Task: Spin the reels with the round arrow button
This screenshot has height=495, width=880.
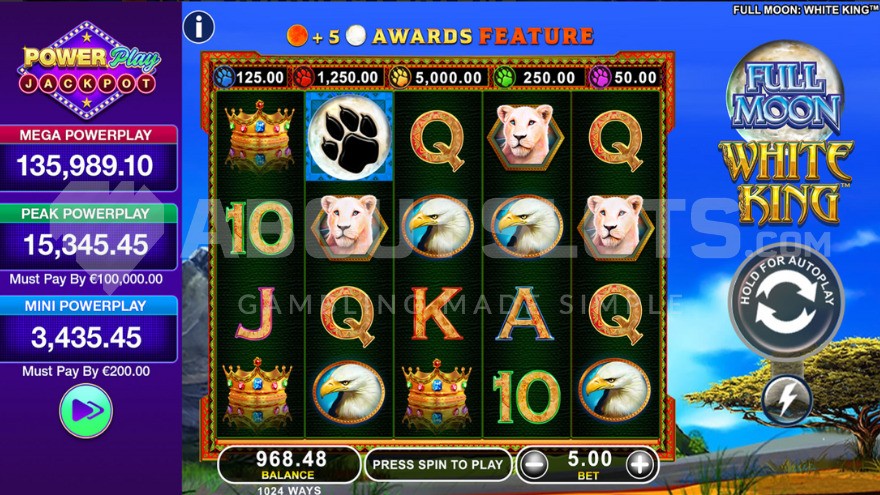Action: click(x=785, y=302)
